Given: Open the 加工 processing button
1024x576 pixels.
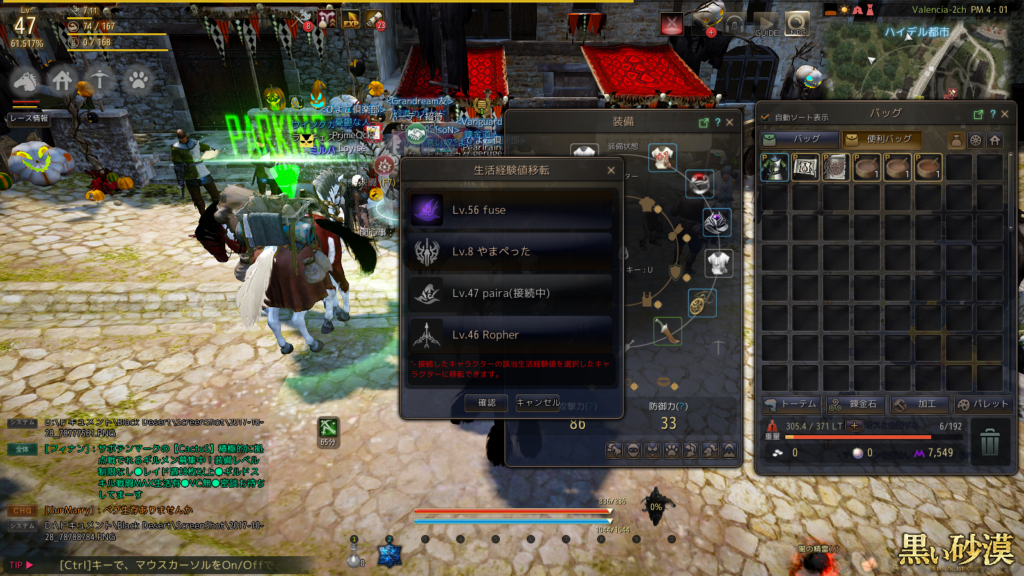Looking at the screenshot, I should click(x=918, y=404).
